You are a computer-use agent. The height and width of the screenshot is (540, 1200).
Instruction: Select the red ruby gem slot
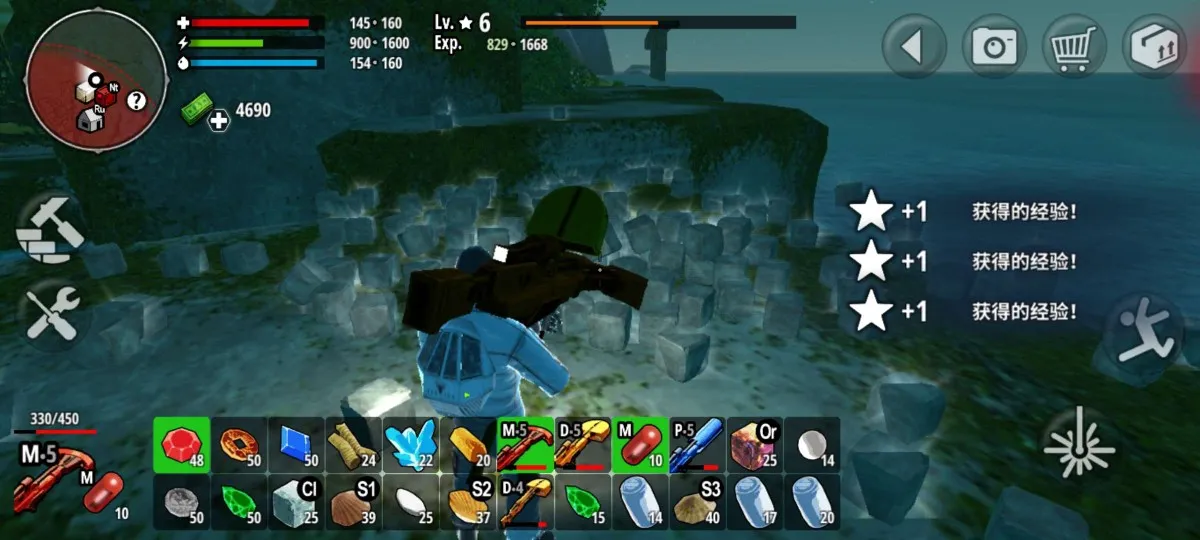coord(182,444)
